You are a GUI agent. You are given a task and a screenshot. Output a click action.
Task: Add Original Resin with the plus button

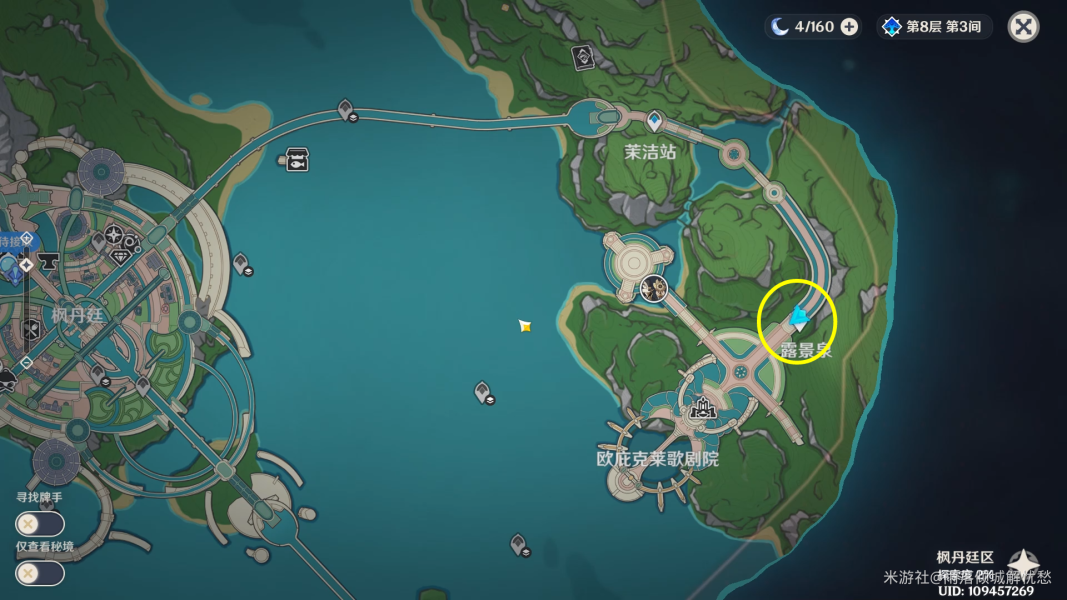(849, 27)
